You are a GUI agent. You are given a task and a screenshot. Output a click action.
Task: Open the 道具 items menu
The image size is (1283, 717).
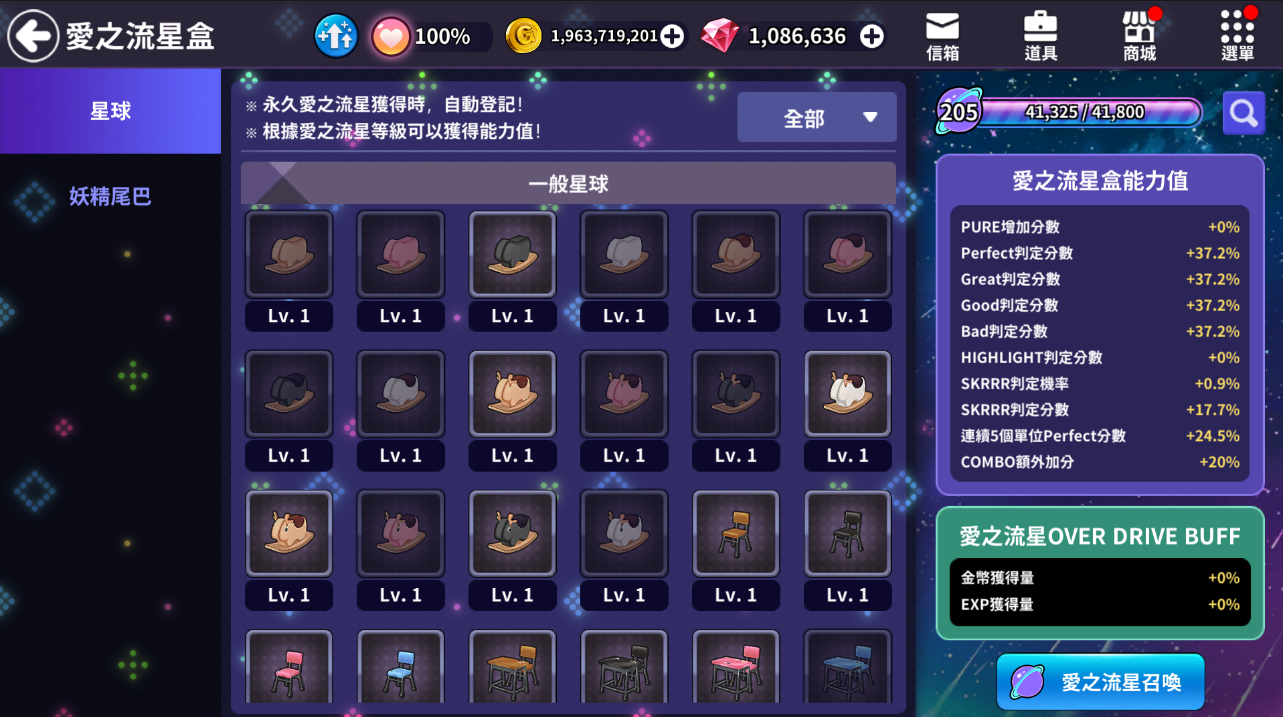1041,37
